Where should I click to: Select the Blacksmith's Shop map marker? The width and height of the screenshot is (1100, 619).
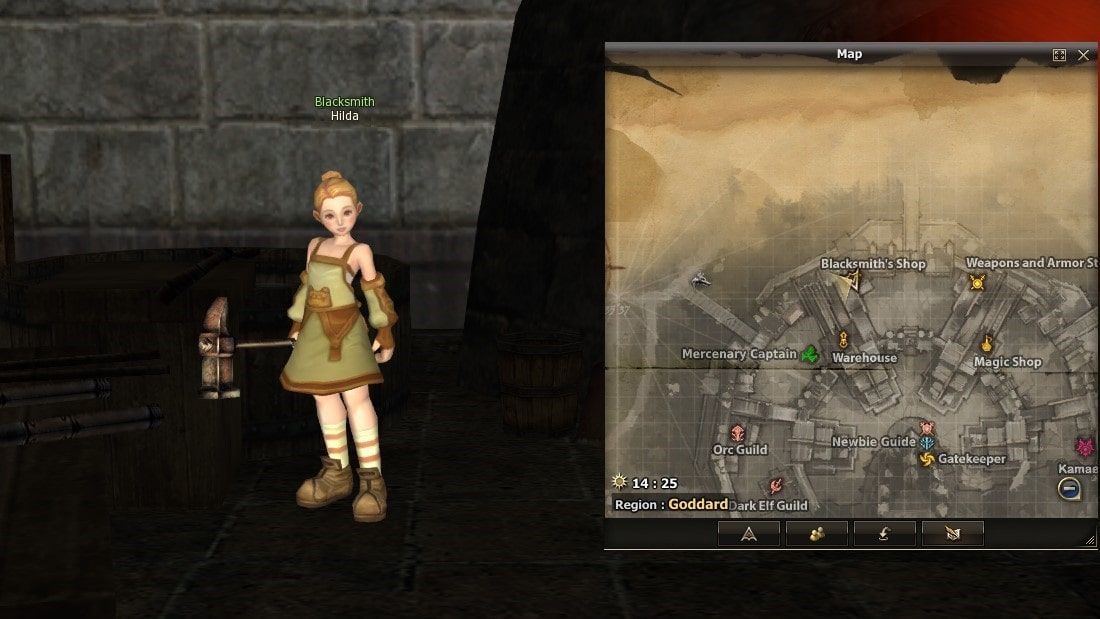point(852,281)
